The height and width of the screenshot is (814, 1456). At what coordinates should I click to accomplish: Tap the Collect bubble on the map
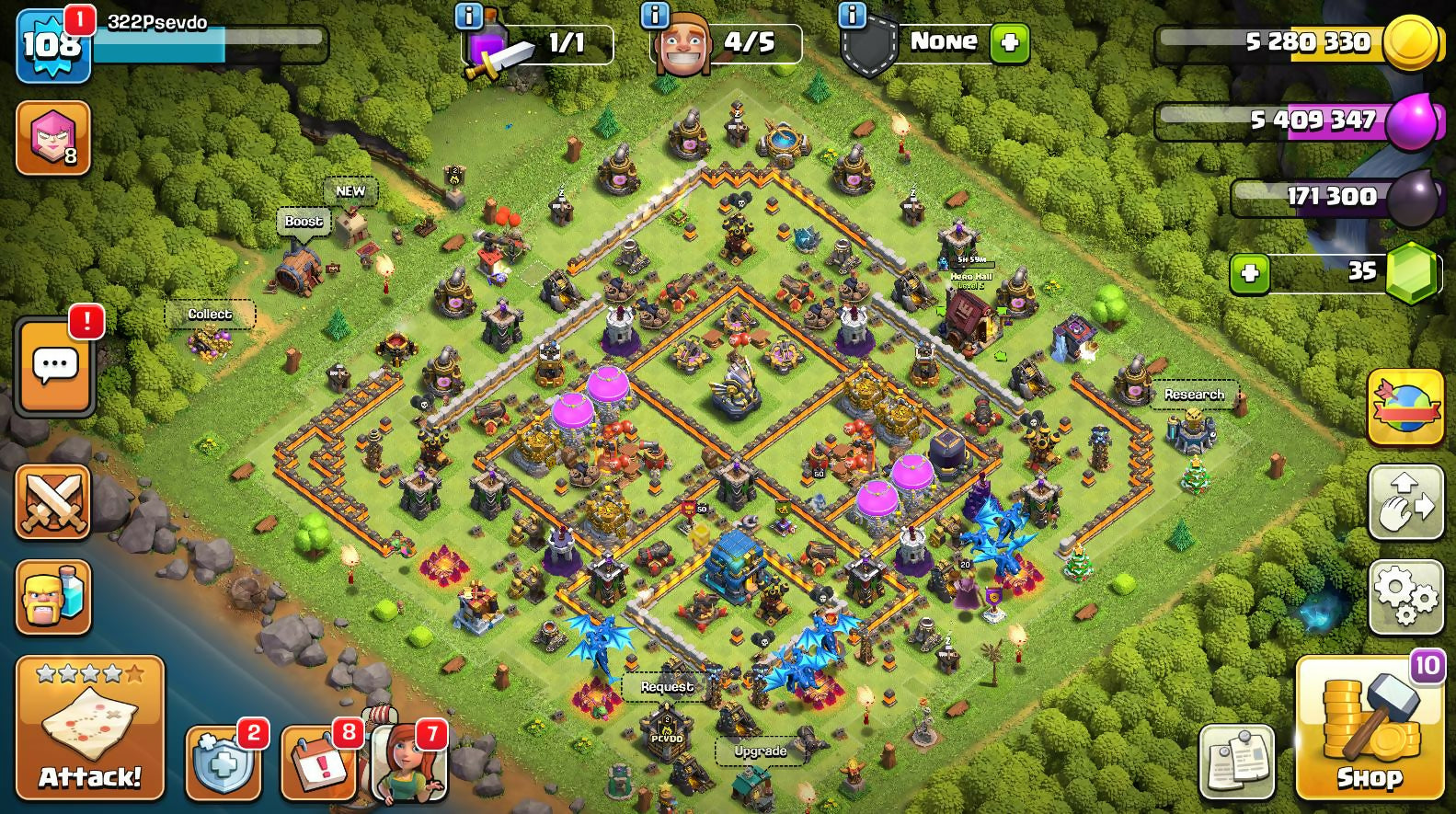(210, 315)
